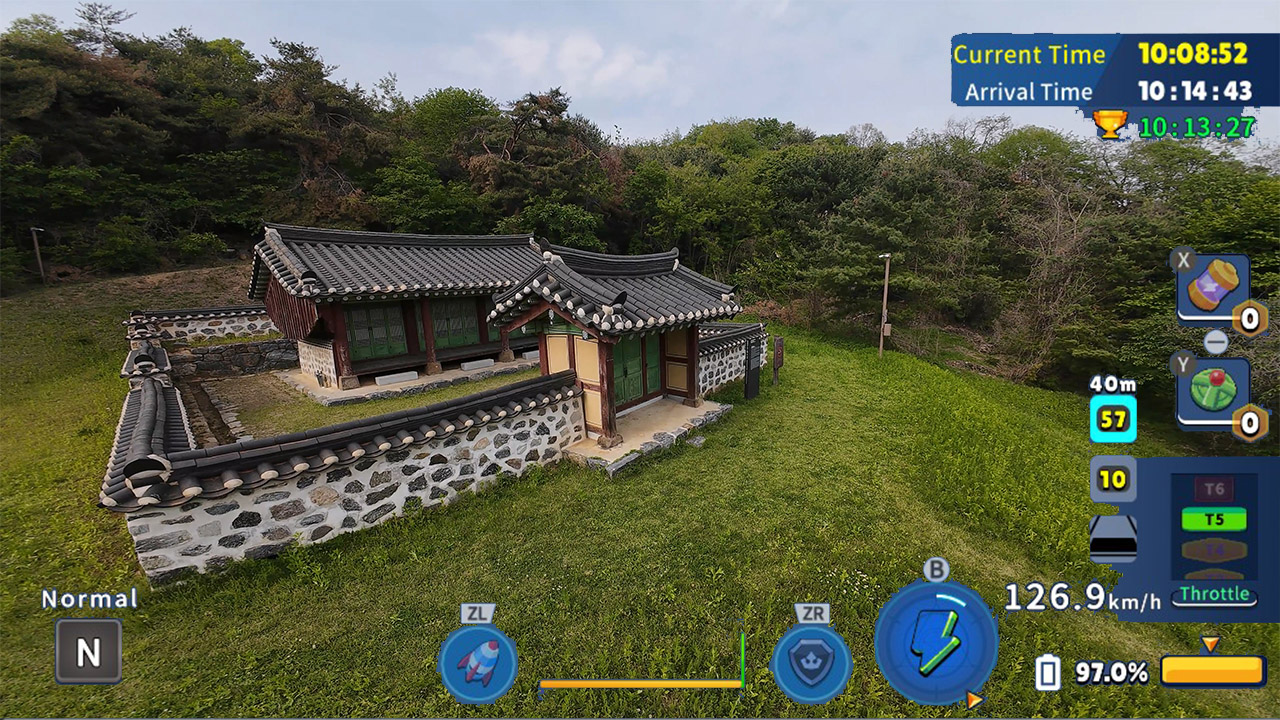Image resolution: width=1280 pixels, height=720 pixels.
Task: Select the Throttle tab label
Action: click(1213, 597)
